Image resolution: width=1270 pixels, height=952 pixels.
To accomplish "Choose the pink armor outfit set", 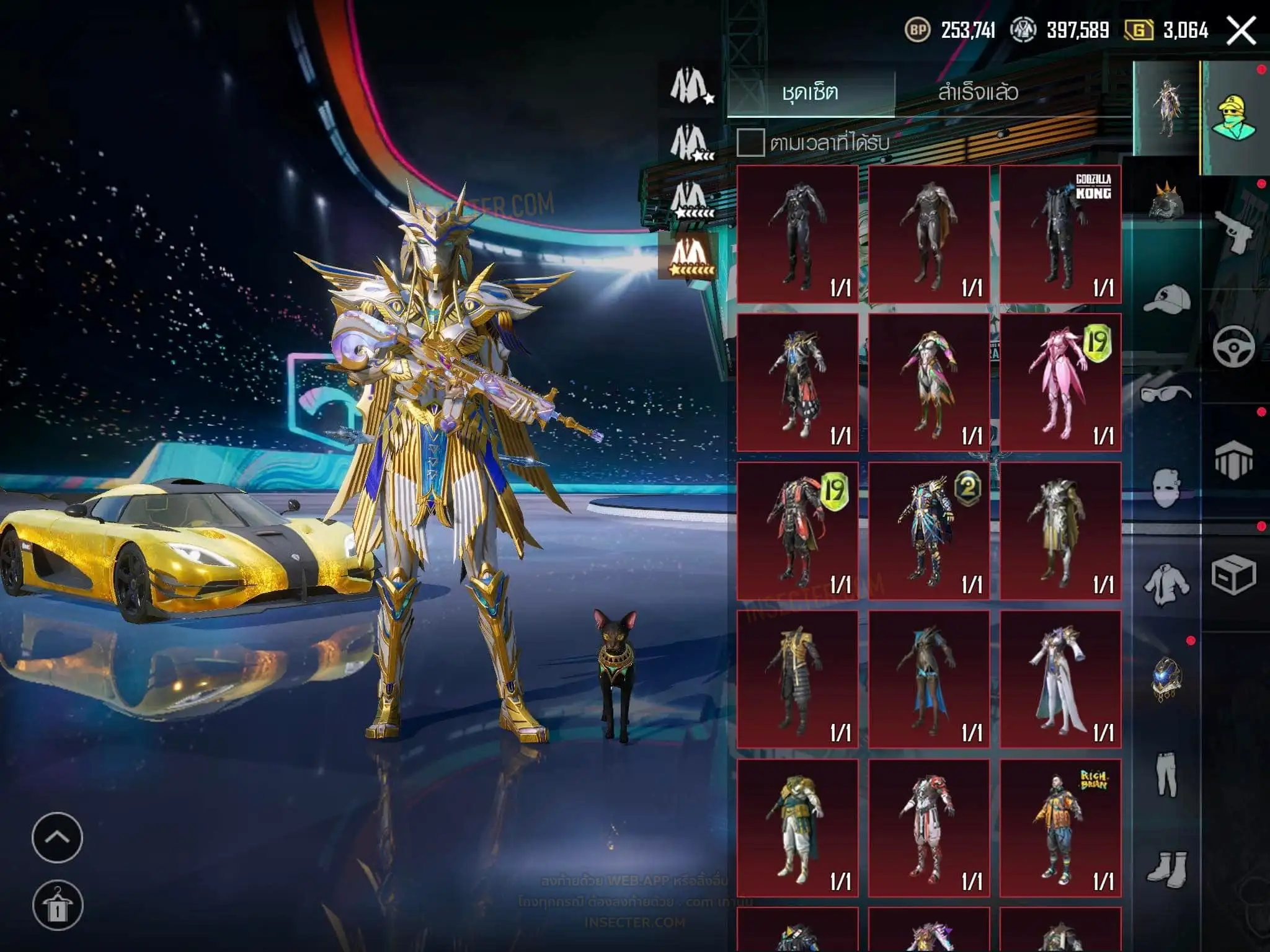I will [x=1060, y=382].
